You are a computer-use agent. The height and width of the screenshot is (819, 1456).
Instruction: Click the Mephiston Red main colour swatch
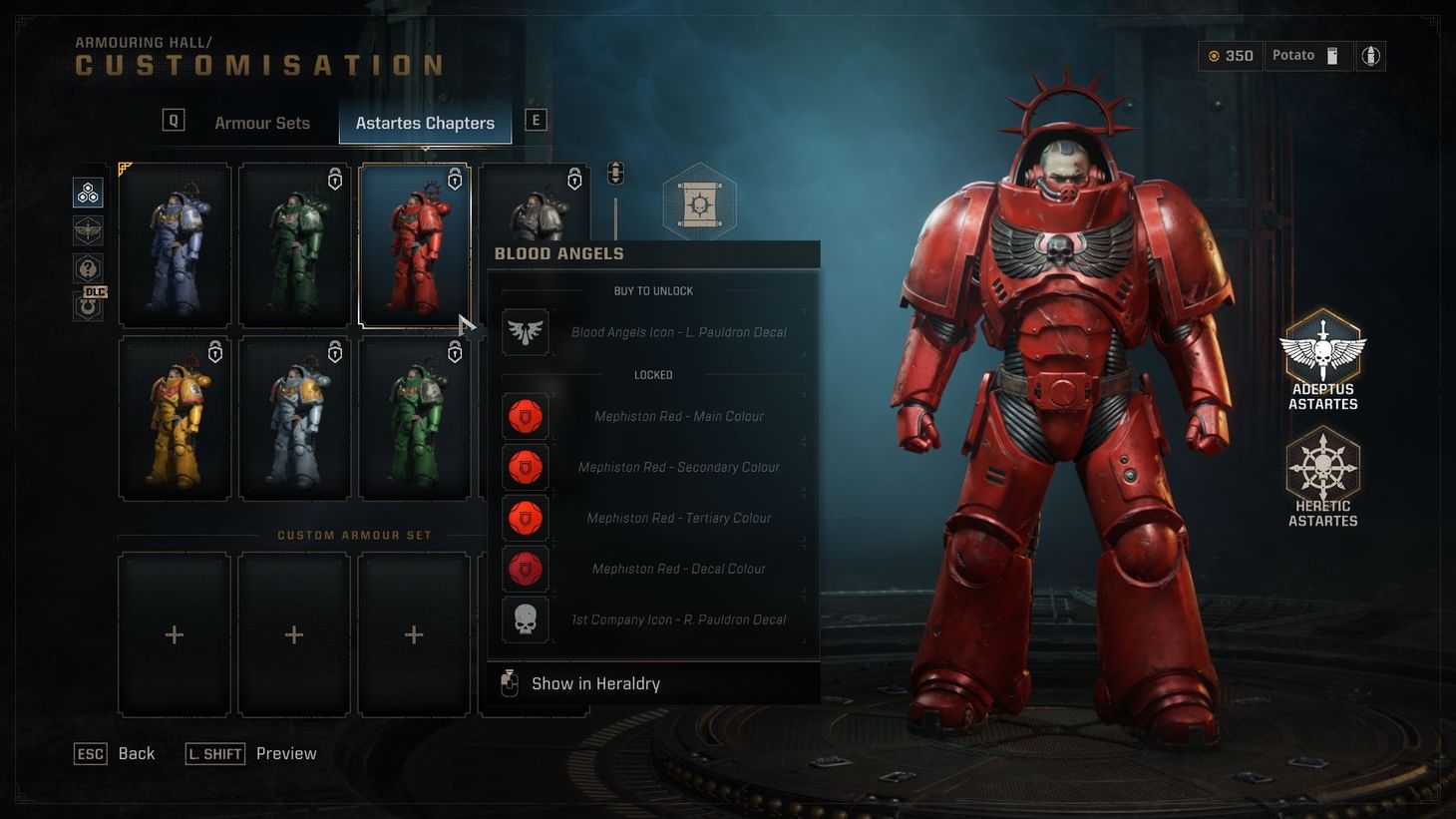(x=526, y=416)
